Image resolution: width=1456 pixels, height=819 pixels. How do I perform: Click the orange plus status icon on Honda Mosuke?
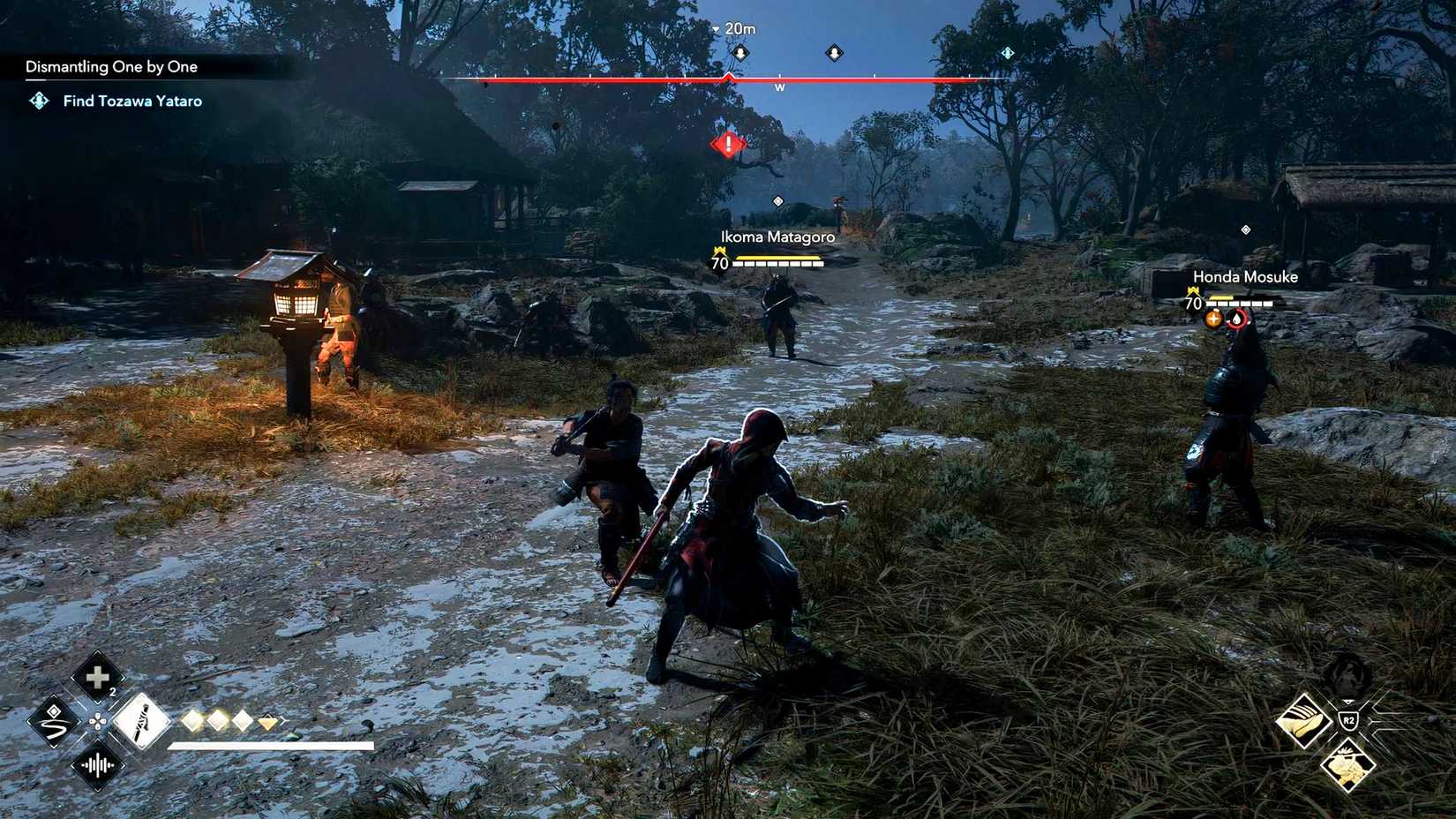1213,318
